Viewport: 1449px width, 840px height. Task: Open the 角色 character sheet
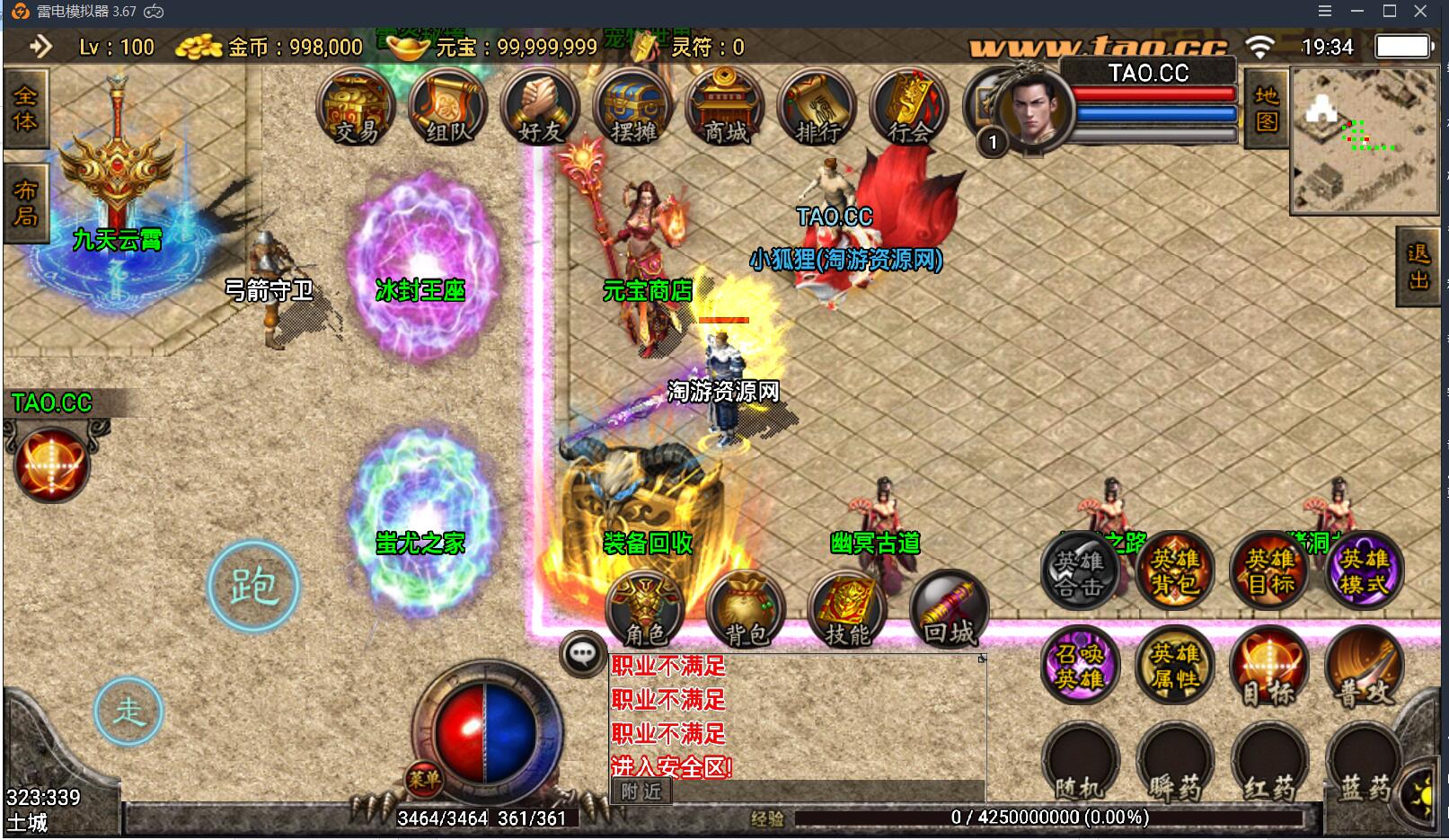point(646,609)
